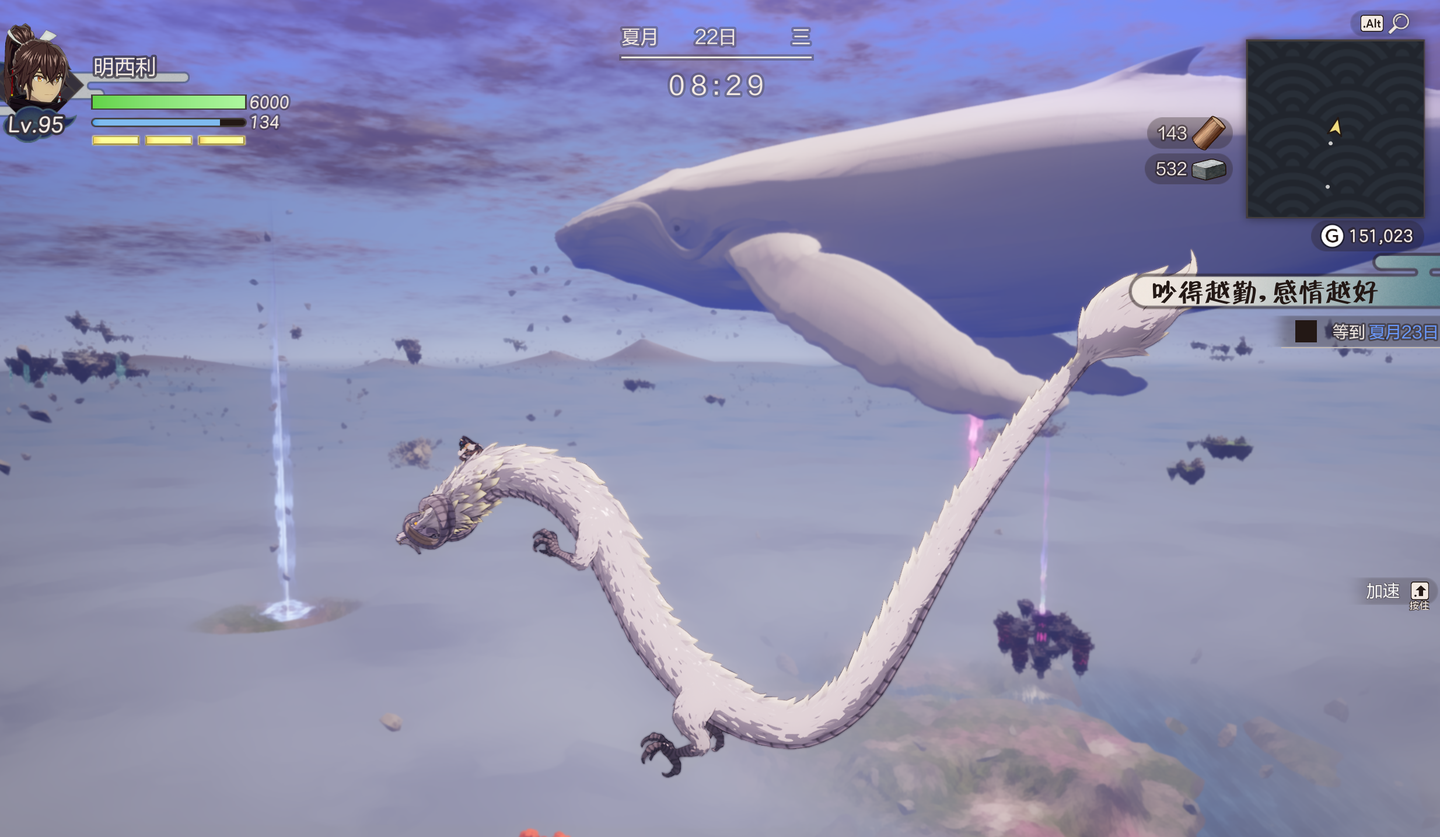Click the wood log resource icon

1209,133
